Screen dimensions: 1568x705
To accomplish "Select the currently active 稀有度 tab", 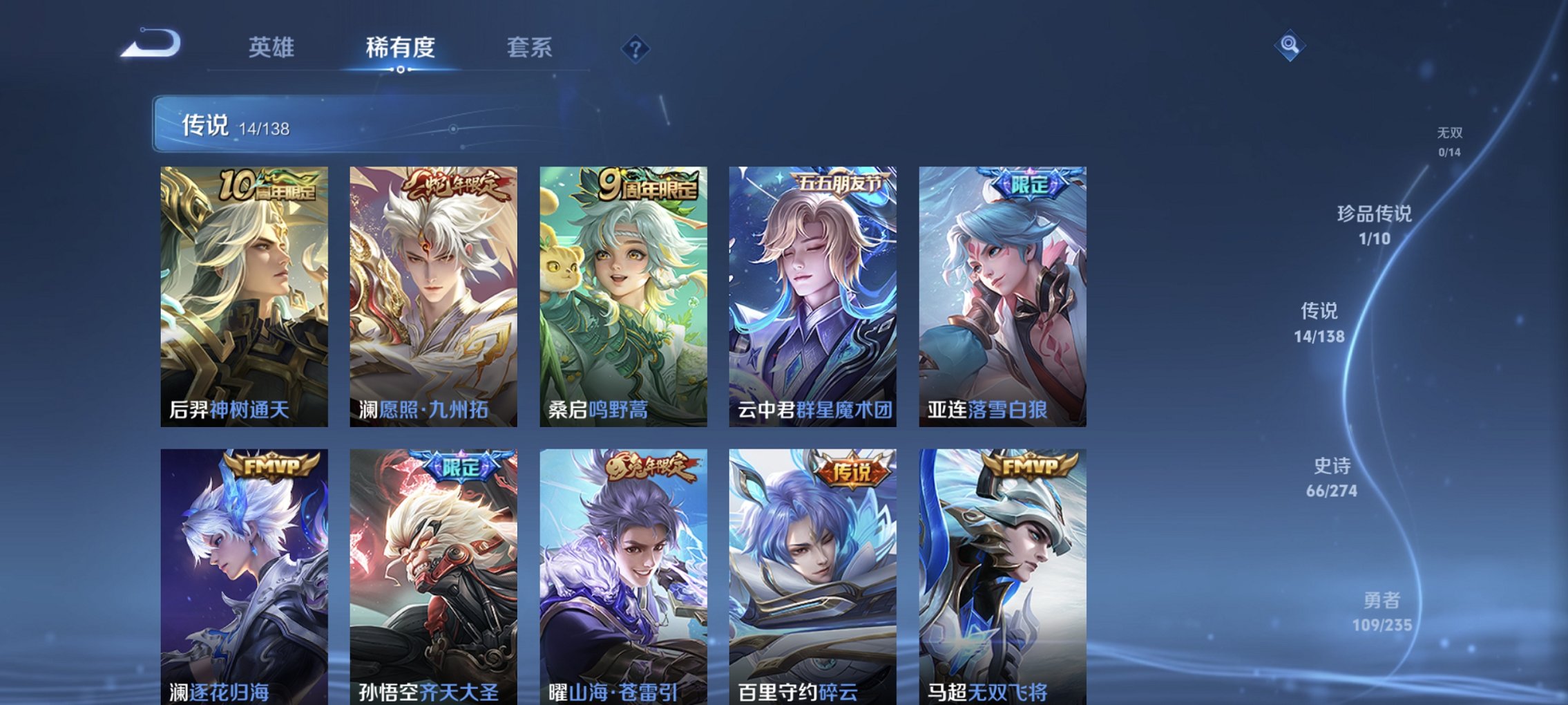I will pos(401,48).
